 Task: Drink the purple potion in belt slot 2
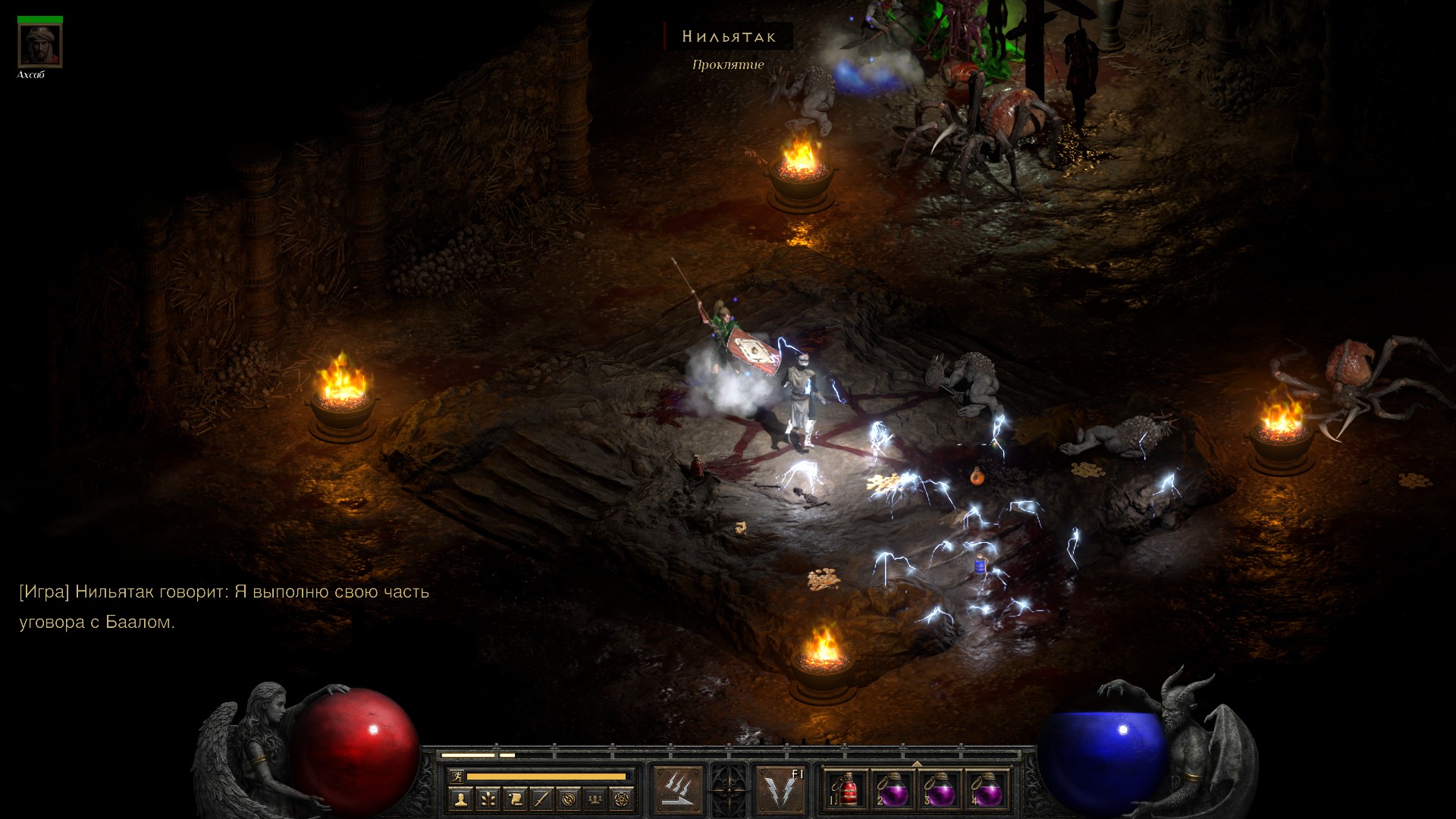pos(893,791)
